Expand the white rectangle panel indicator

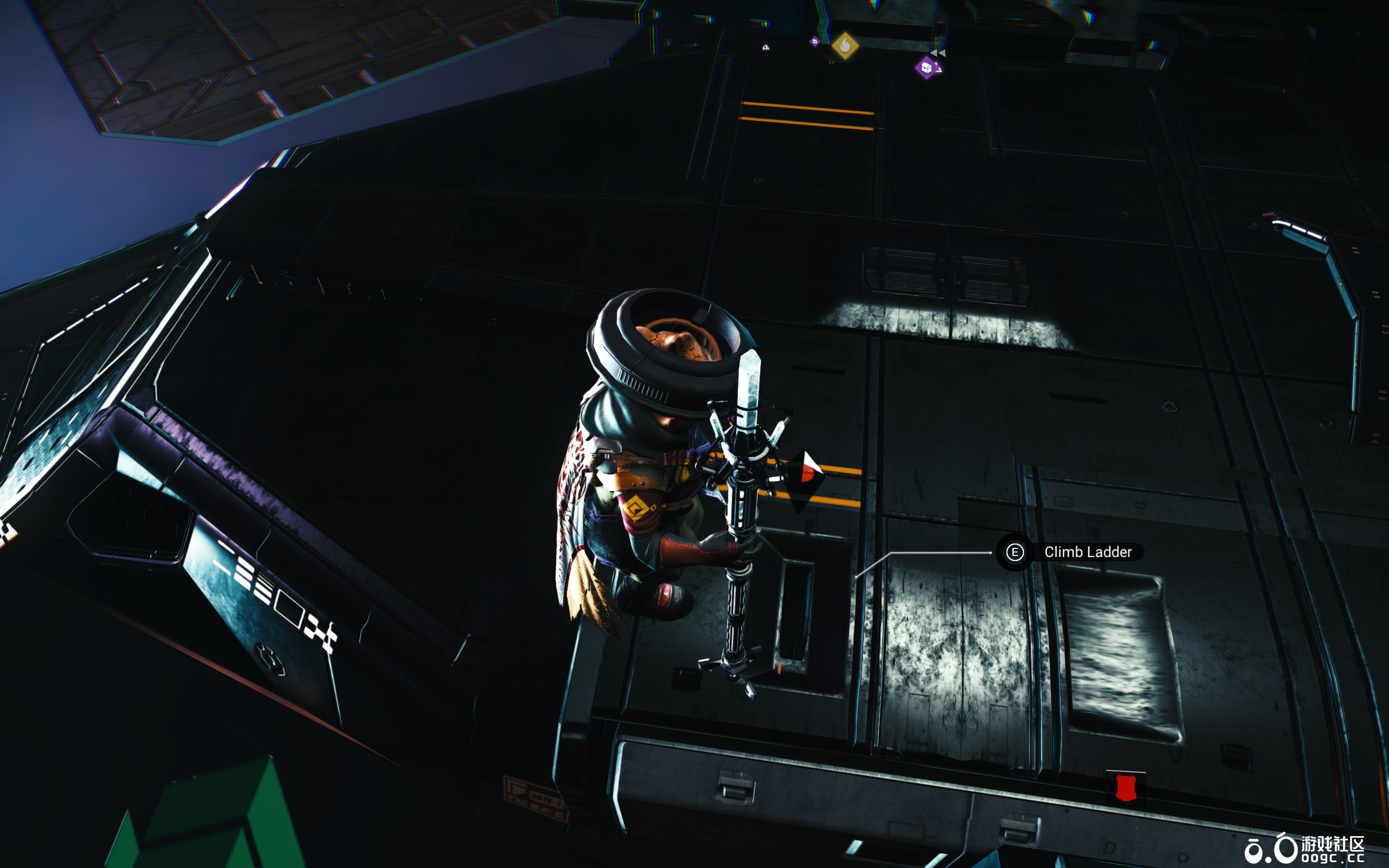pyautogui.click(x=290, y=609)
